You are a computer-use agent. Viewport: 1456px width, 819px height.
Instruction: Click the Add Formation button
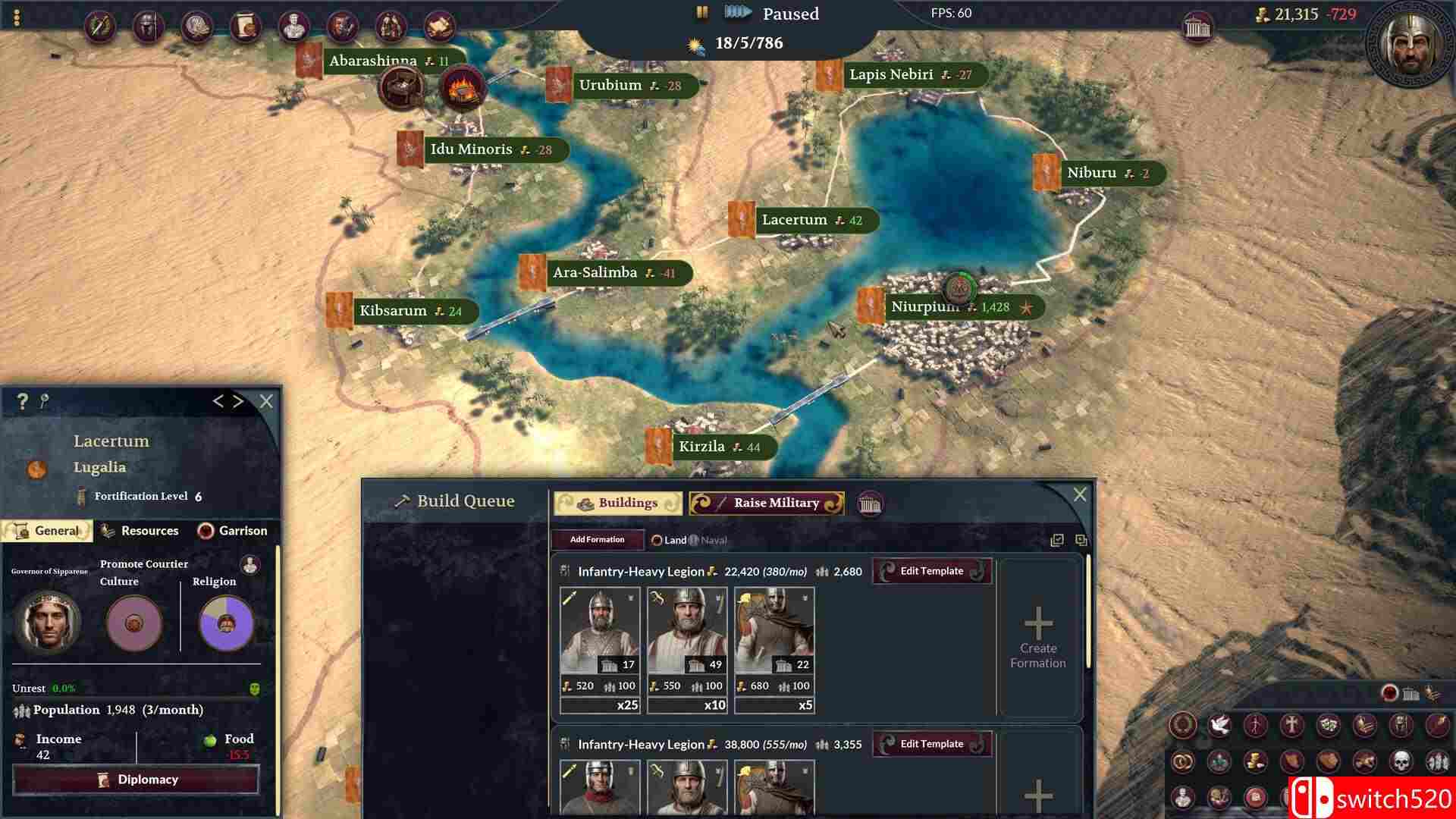click(596, 539)
